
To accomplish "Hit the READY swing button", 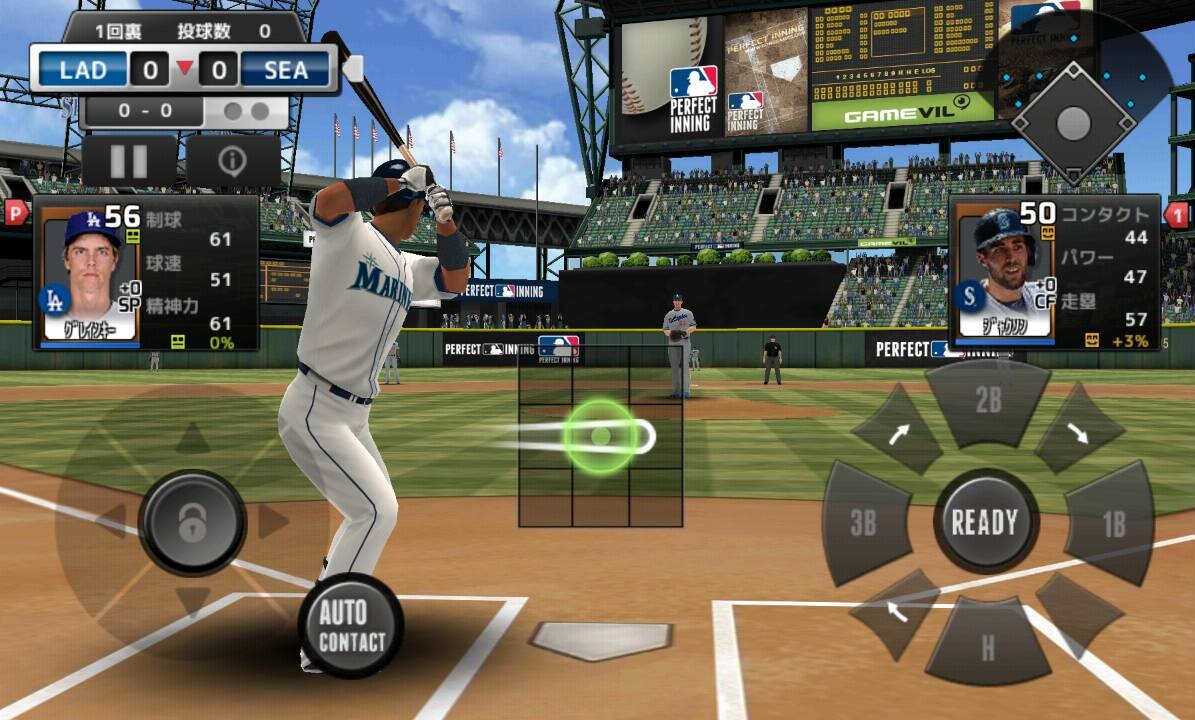I will coord(985,521).
